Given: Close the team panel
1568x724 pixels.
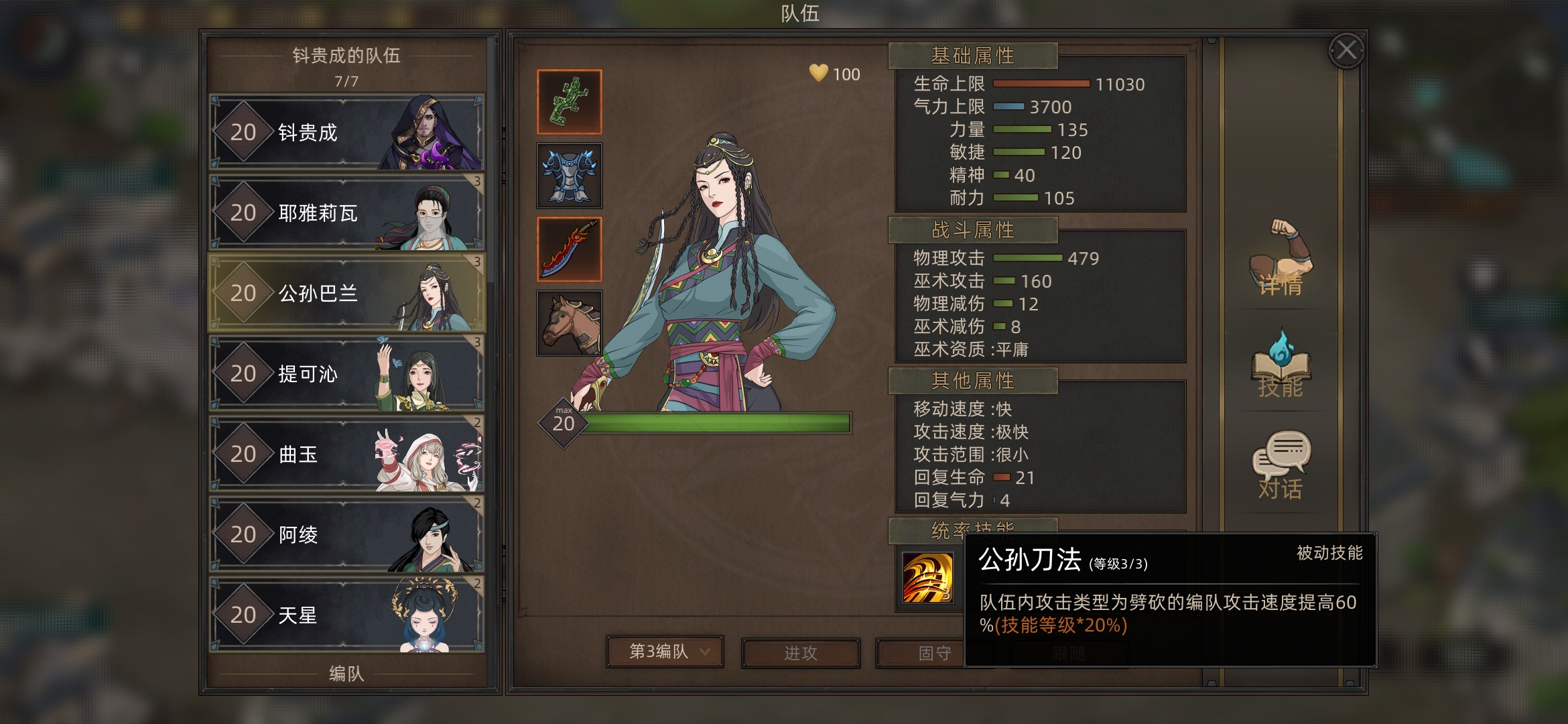Looking at the screenshot, I should point(1346,50).
